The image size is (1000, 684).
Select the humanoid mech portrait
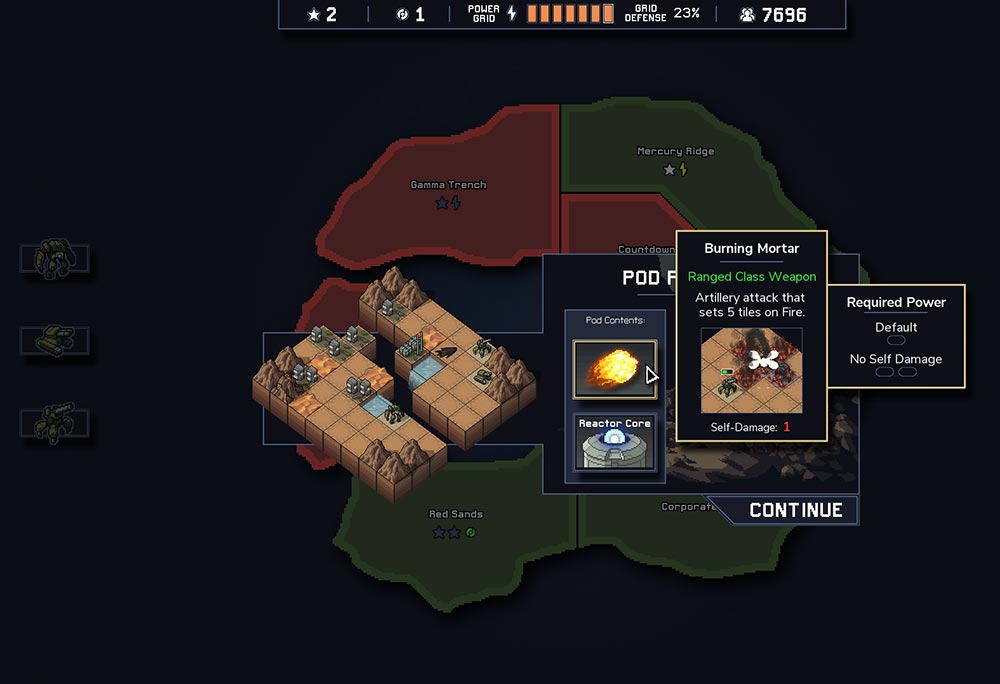point(54,258)
